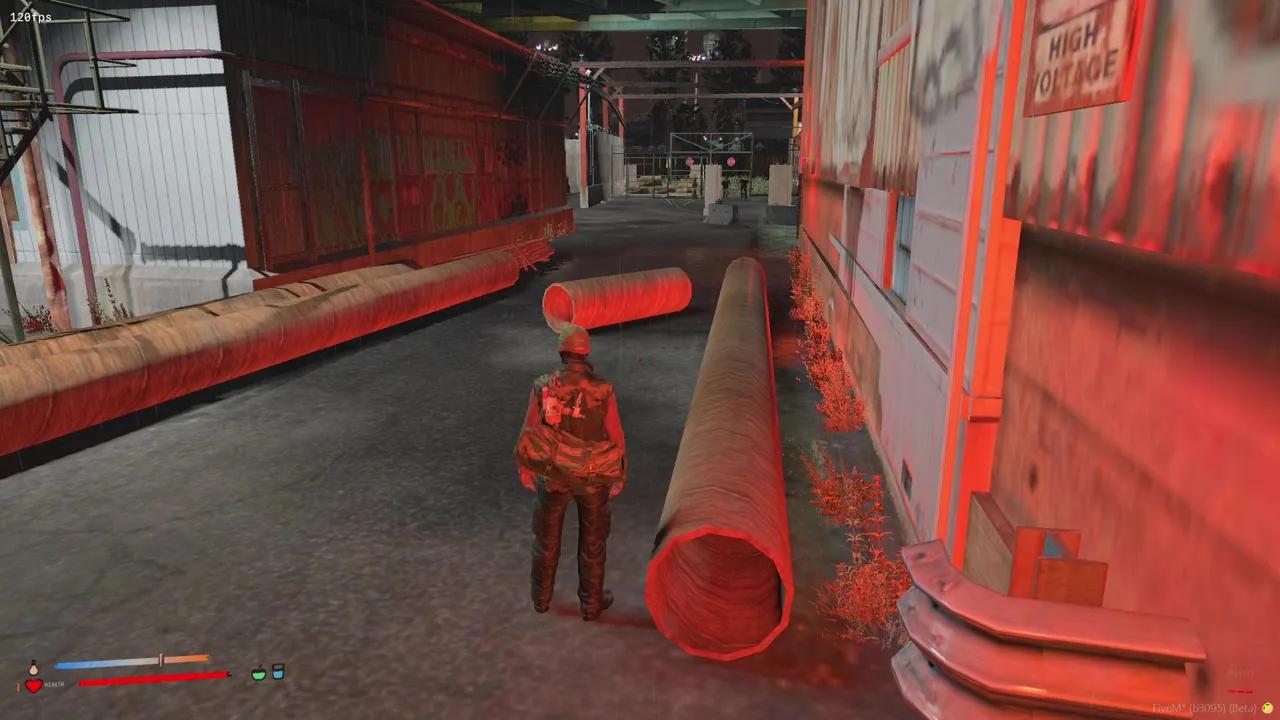Click the heart-shaped HEALTH icon
Screen dimensions: 1280x720
pos(33,684)
